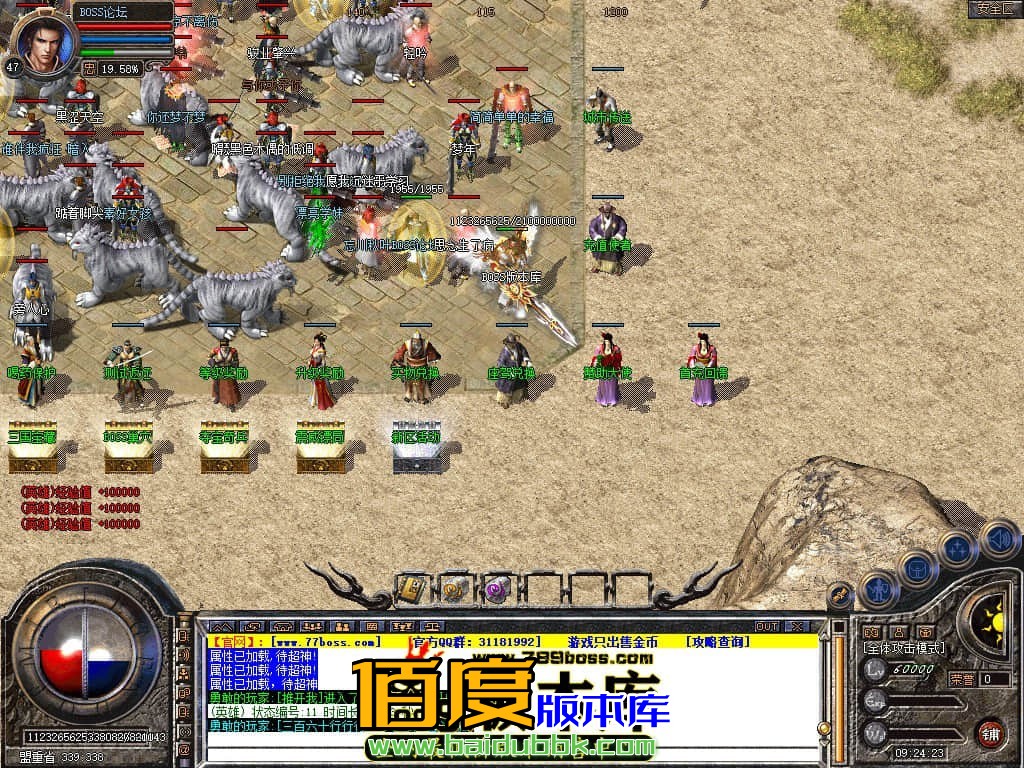The width and height of the screenshot is (1024, 768).
Task: Click the 全体攻击模式 attack mode label
Action: pyautogui.click(x=903, y=648)
